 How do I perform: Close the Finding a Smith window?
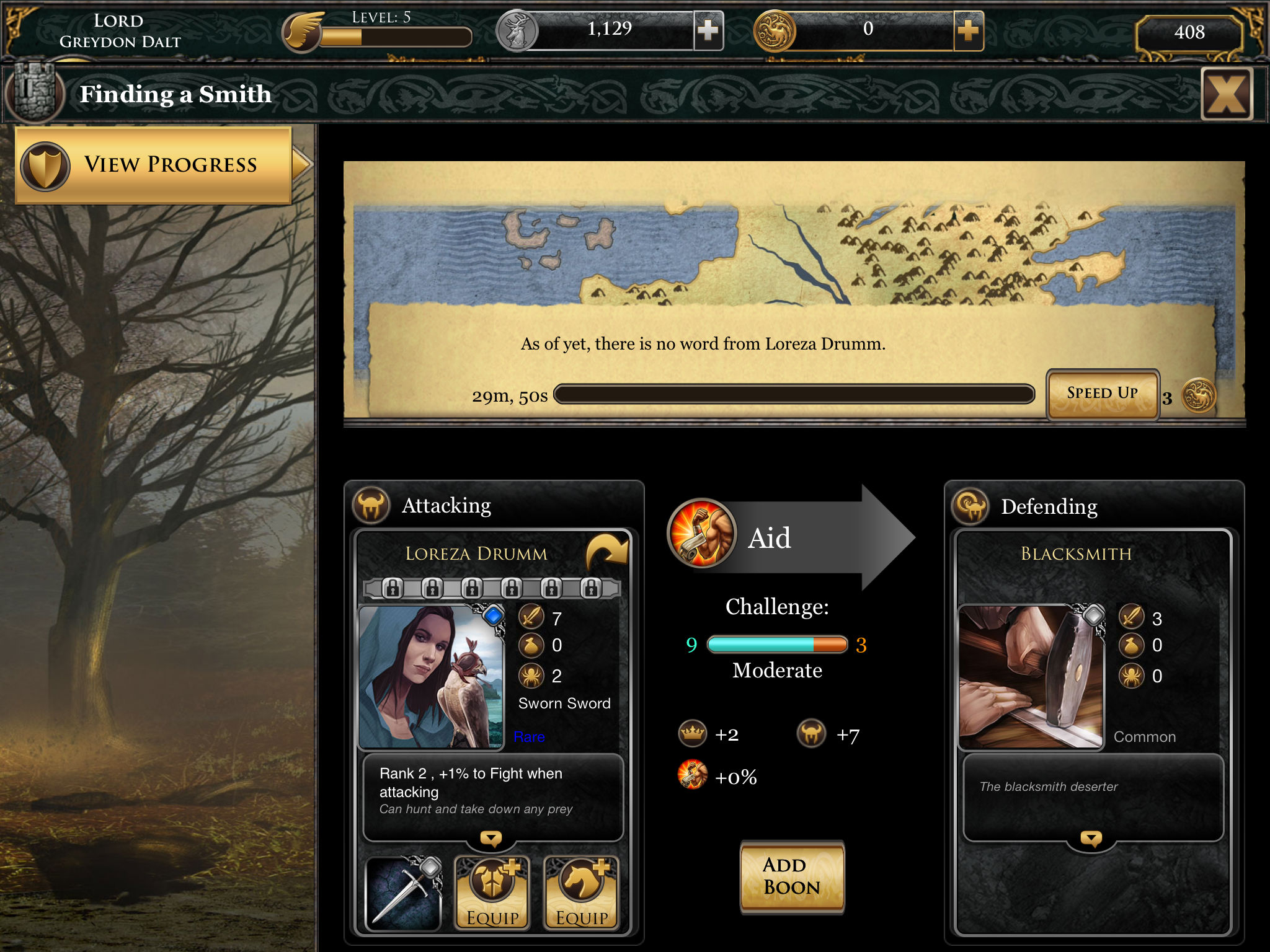(x=1226, y=94)
